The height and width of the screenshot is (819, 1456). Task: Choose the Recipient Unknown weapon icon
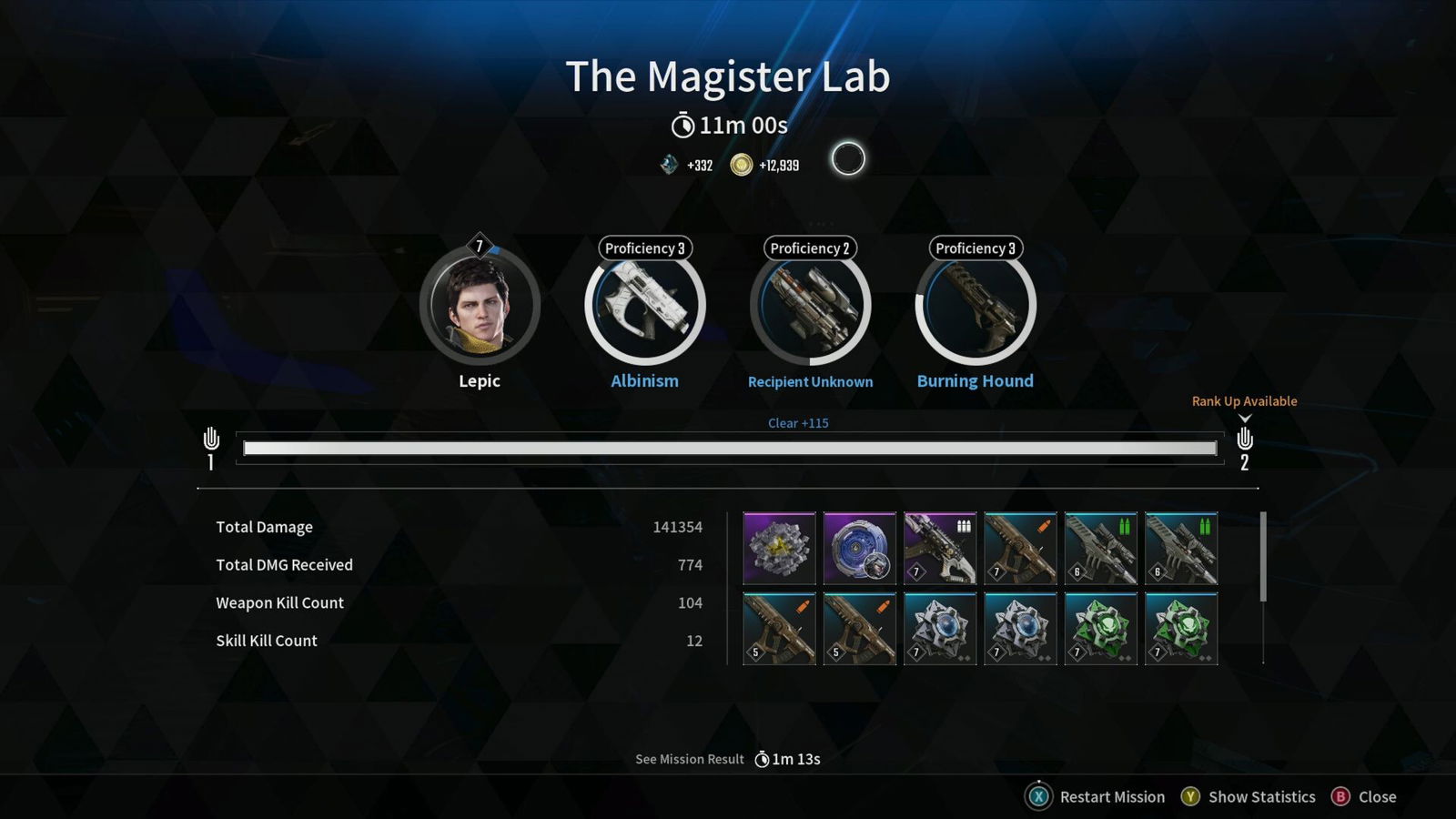810,306
